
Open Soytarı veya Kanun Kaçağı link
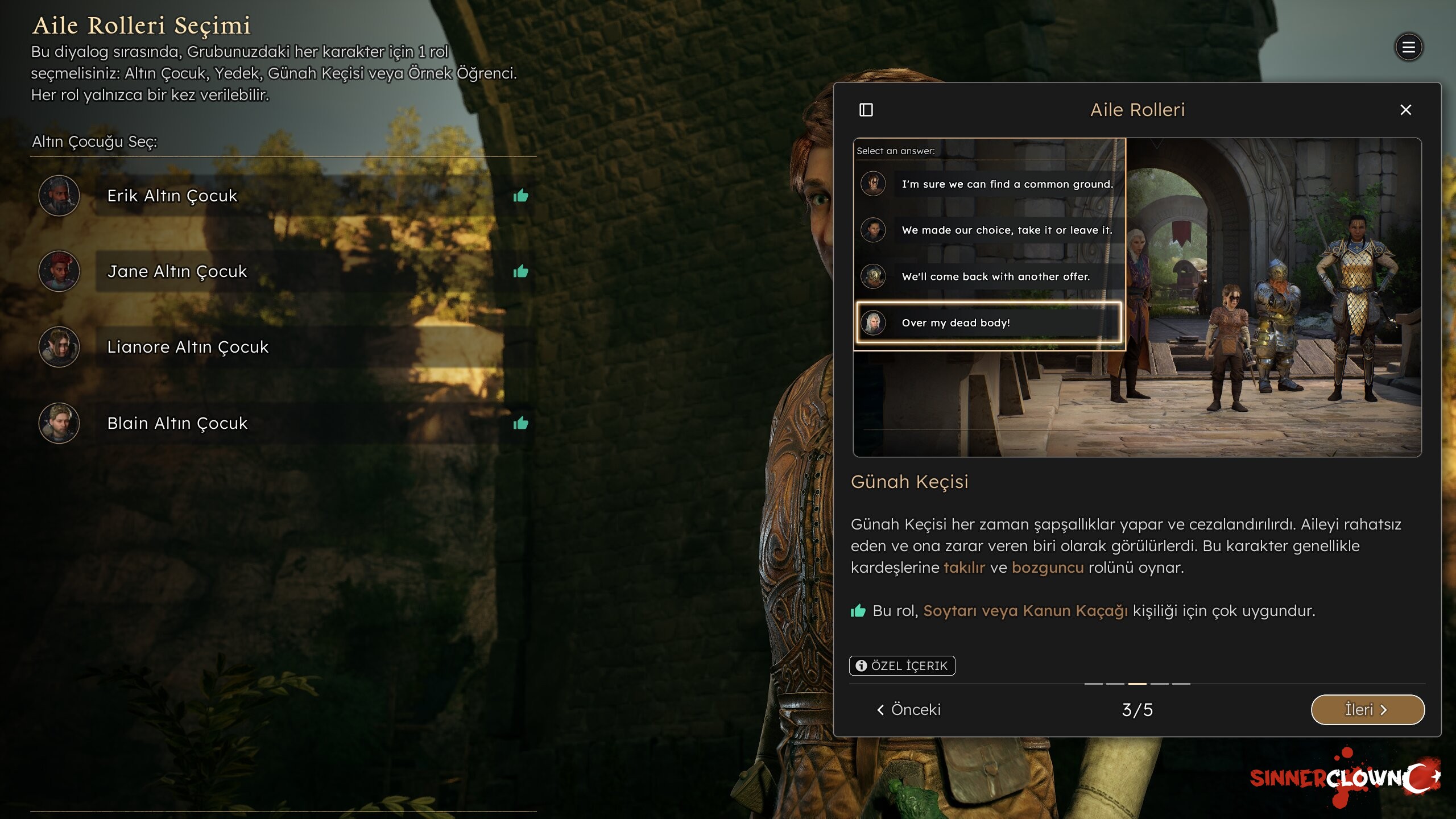click(1025, 611)
